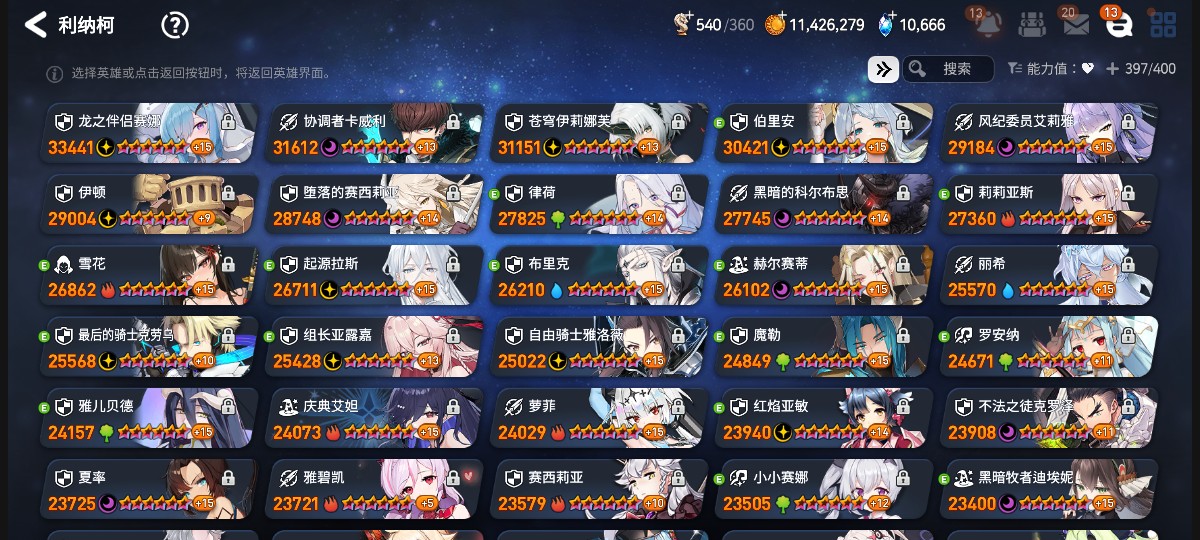Image resolution: width=1200 pixels, height=540 pixels.
Task: Open the question mark help guide
Action: coord(175,25)
